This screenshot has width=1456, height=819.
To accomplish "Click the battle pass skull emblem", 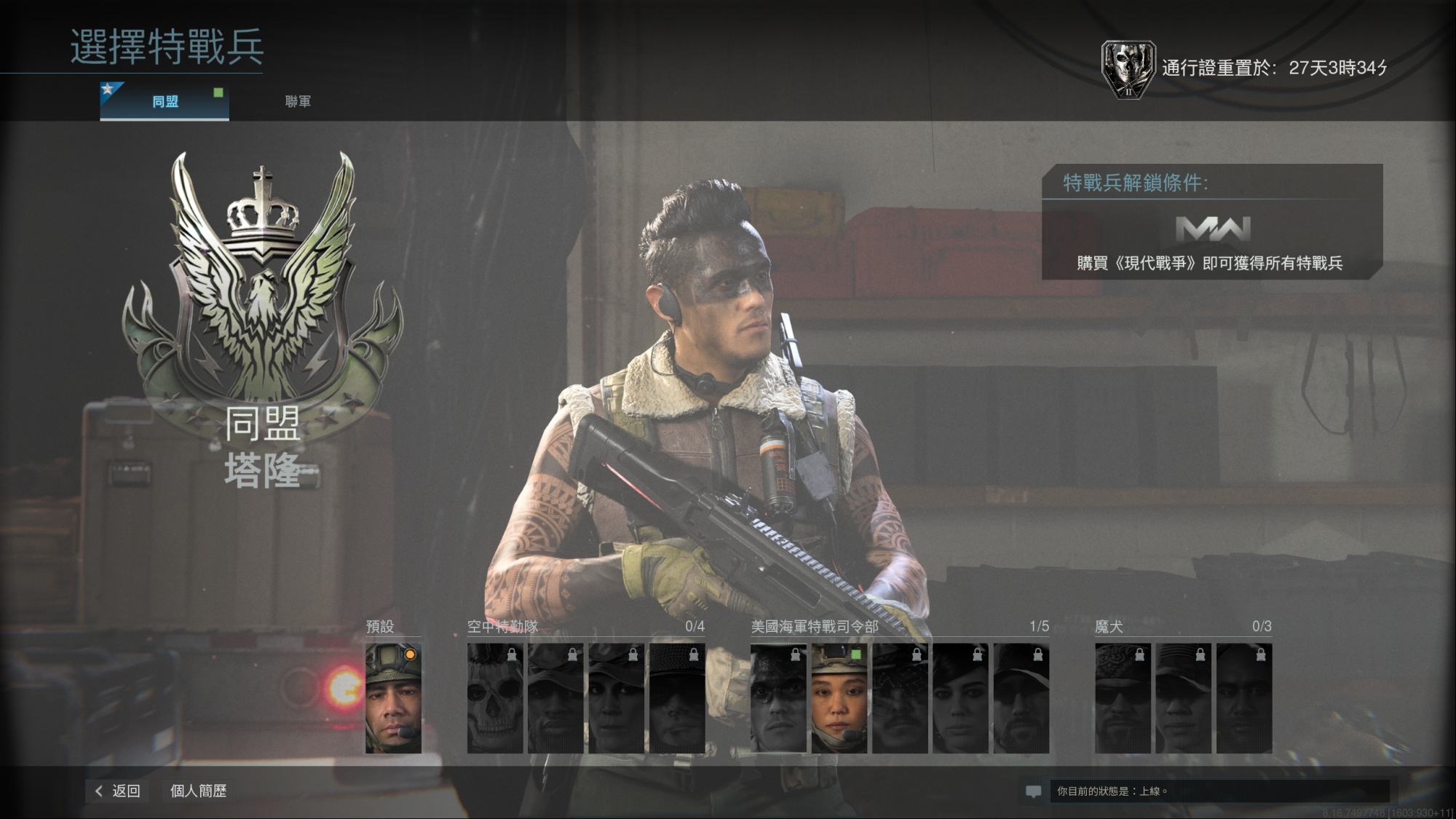I will 1128,69.
